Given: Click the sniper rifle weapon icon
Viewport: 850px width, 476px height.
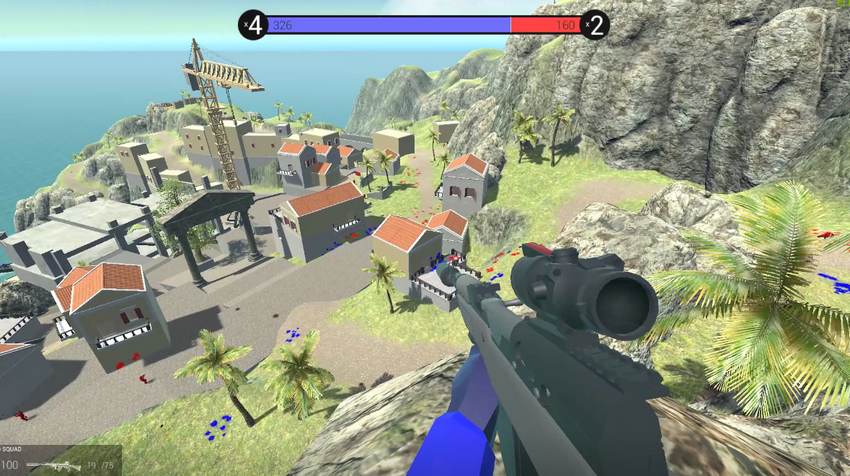Looking at the screenshot, I should pyautogui.click(x=53, y=466).
